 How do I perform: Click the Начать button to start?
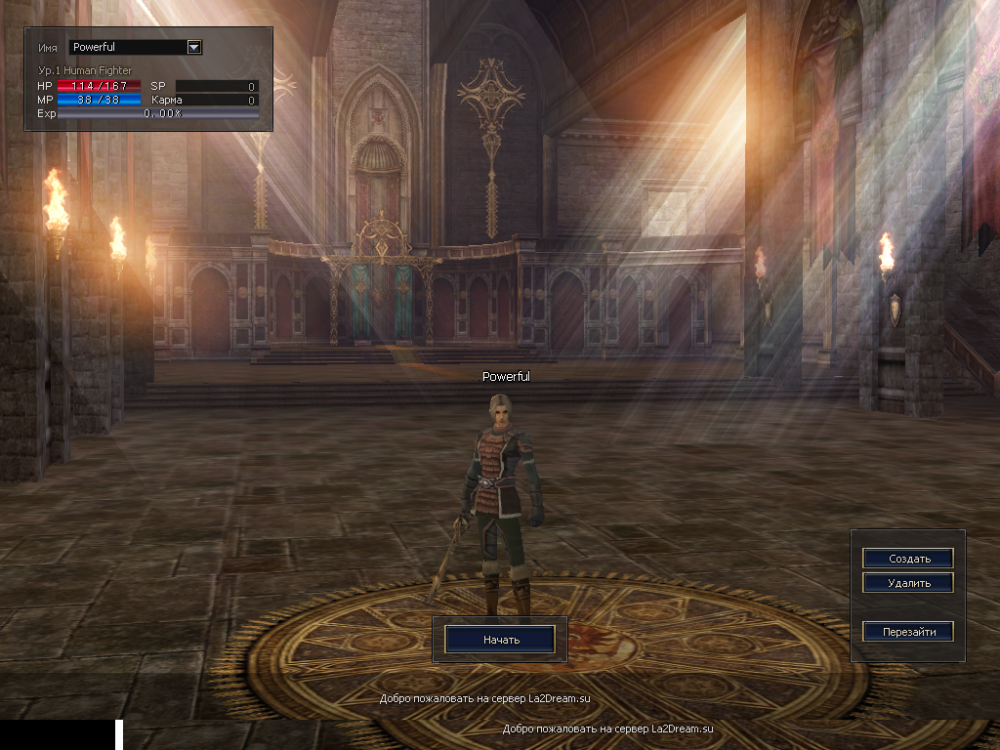500,639
